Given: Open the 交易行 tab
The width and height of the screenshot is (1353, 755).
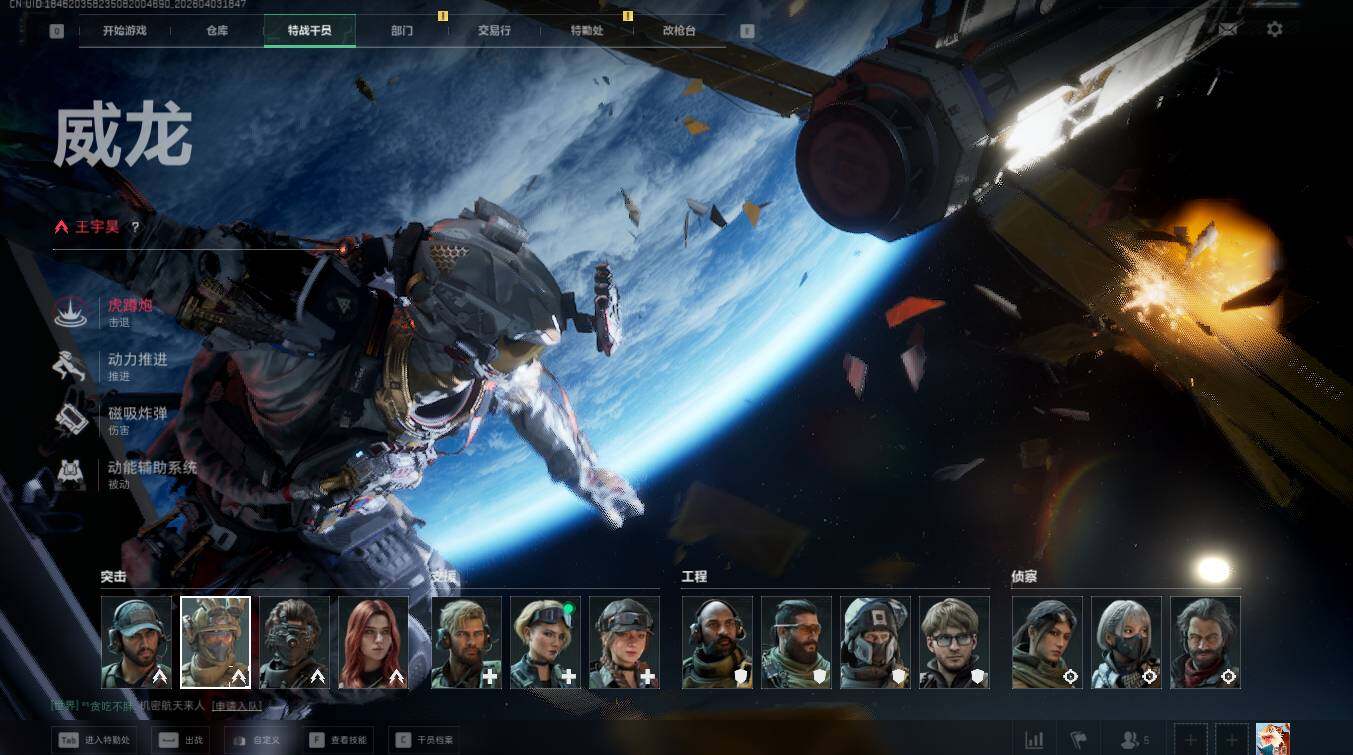Looking at the screenshot, I should pyautogui.click(x=494, y=30).
